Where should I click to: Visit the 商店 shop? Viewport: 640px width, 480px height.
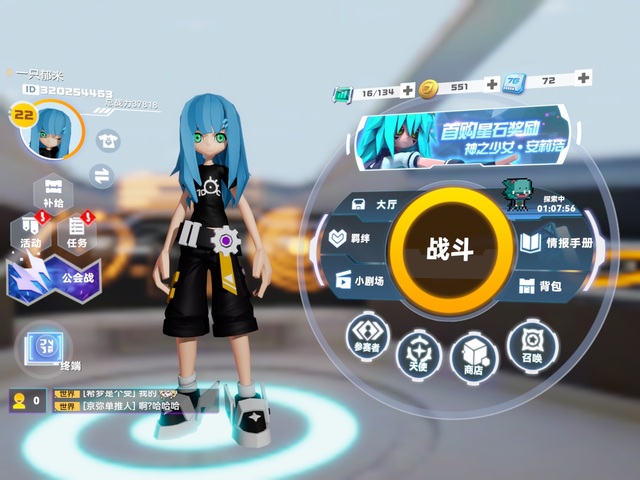click(474, 355)
